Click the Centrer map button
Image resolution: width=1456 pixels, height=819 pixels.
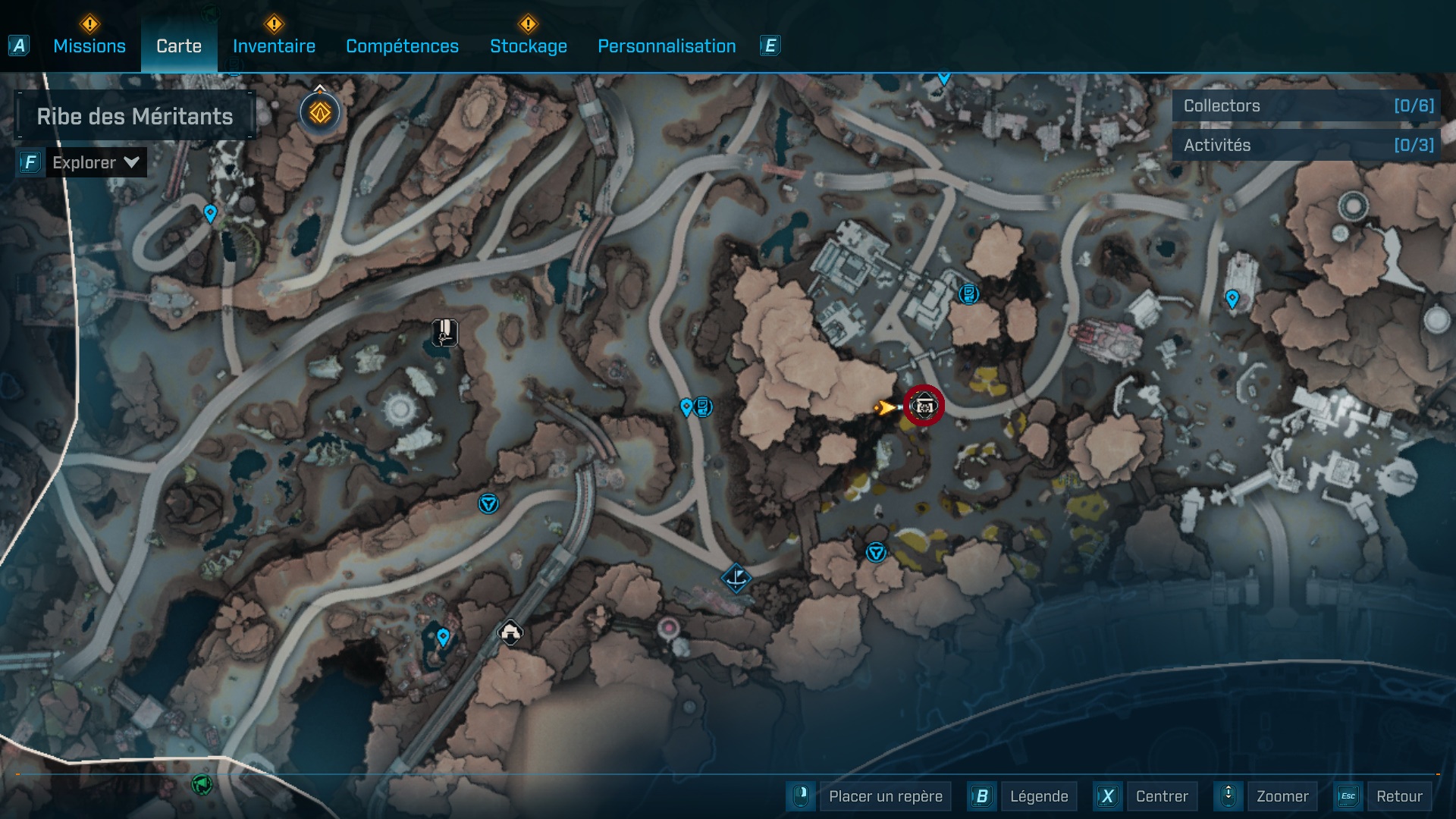tap(1161, 796)
